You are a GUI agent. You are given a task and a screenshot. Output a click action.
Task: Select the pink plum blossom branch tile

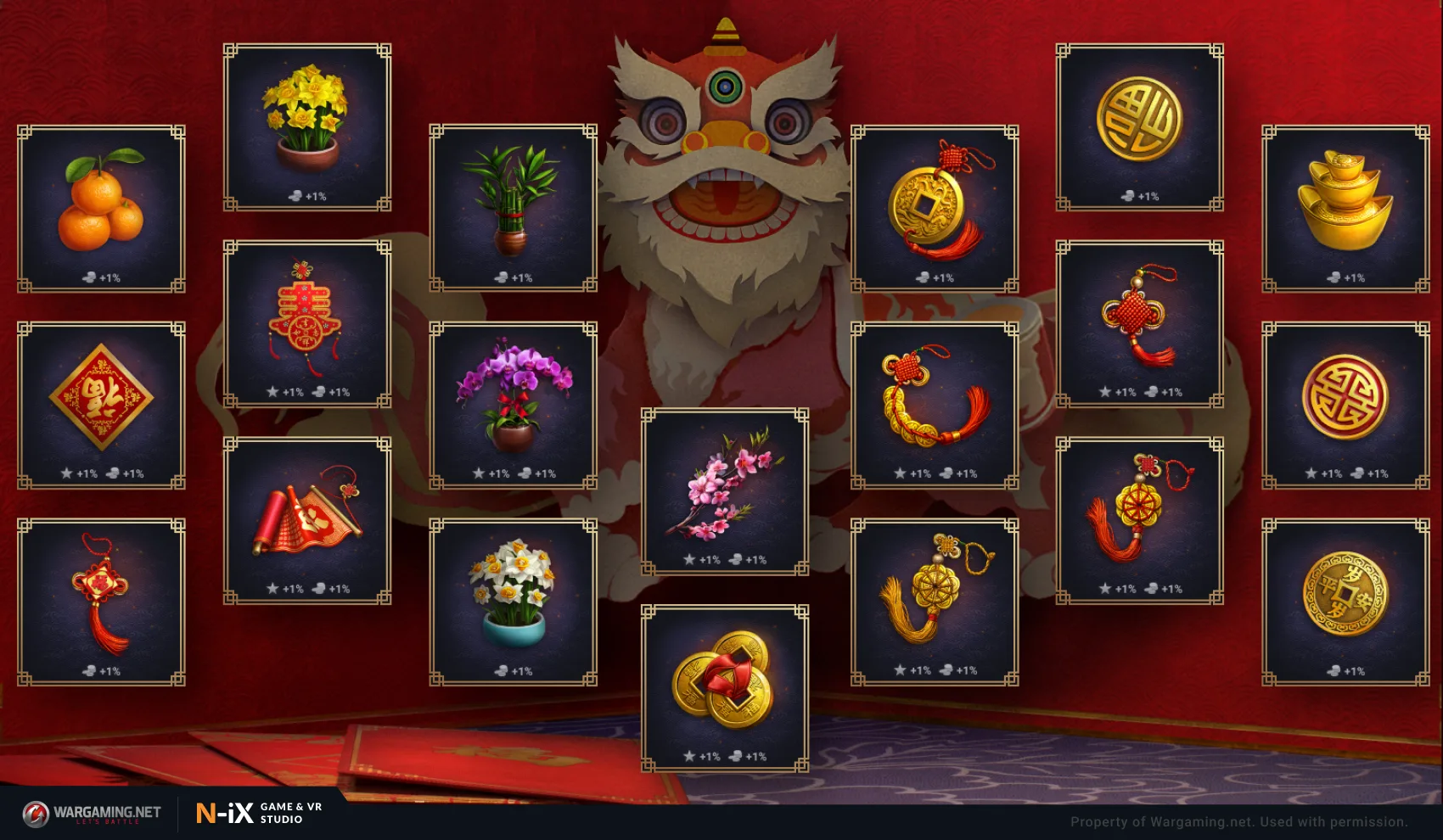724,491
